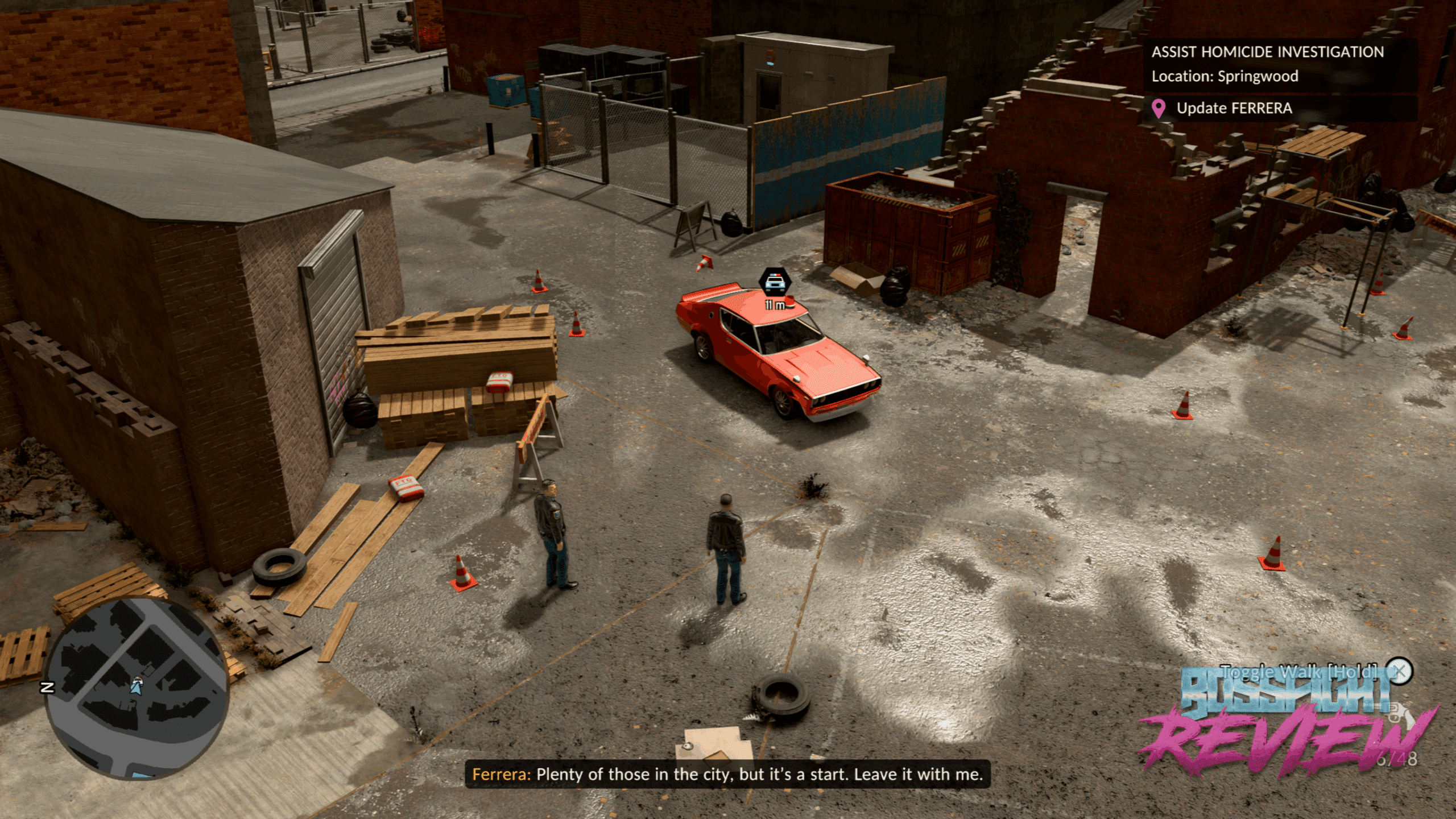The width and height of the screenshot is (1456, 819).
Task: Click the Update FERRERA objective entry
Action: pos(1233,108)
